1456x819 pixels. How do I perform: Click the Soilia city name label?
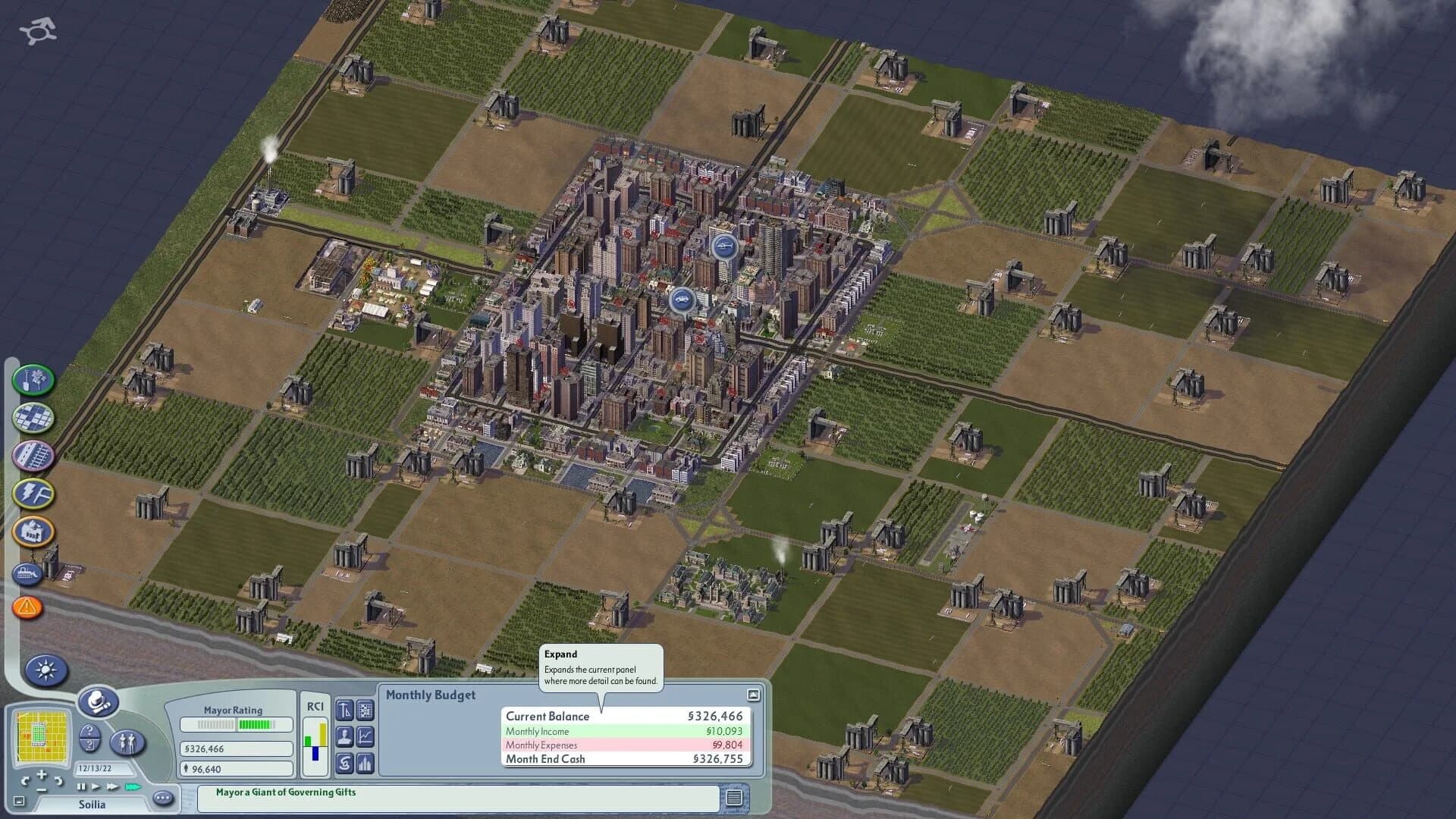[92, 805]
